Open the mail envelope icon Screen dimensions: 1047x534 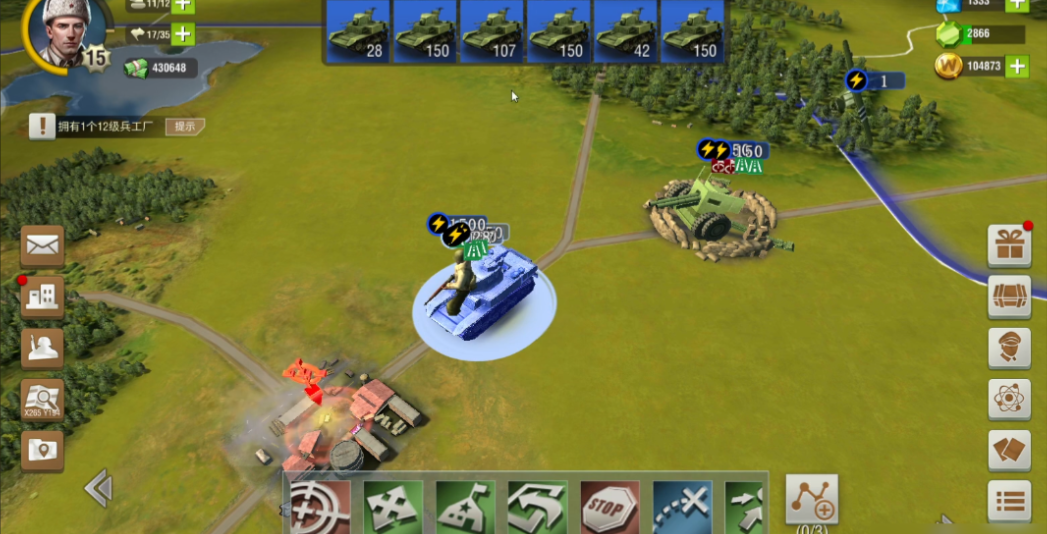click(x=43, y=245)
